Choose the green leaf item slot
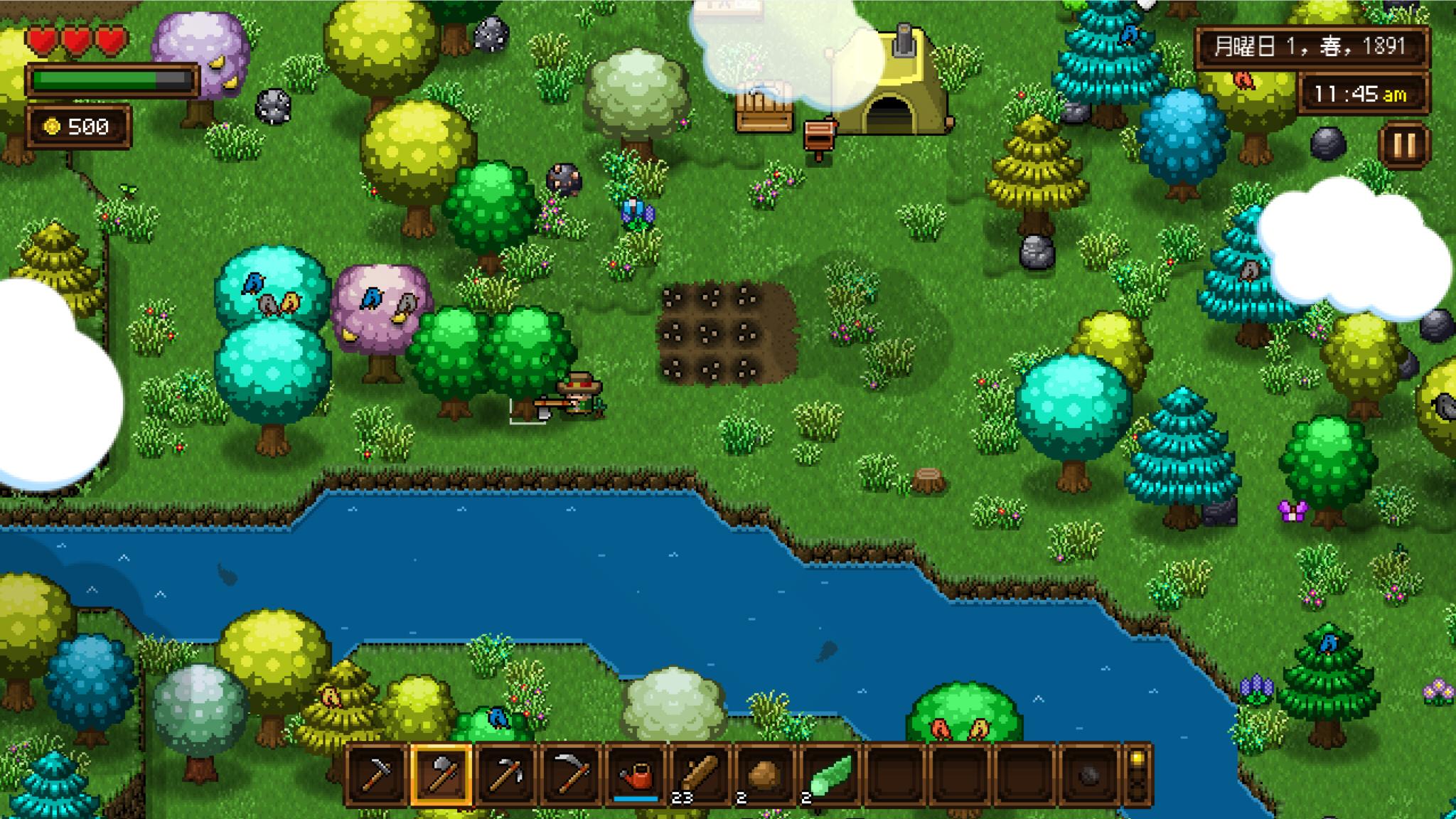 click(830, 775)
